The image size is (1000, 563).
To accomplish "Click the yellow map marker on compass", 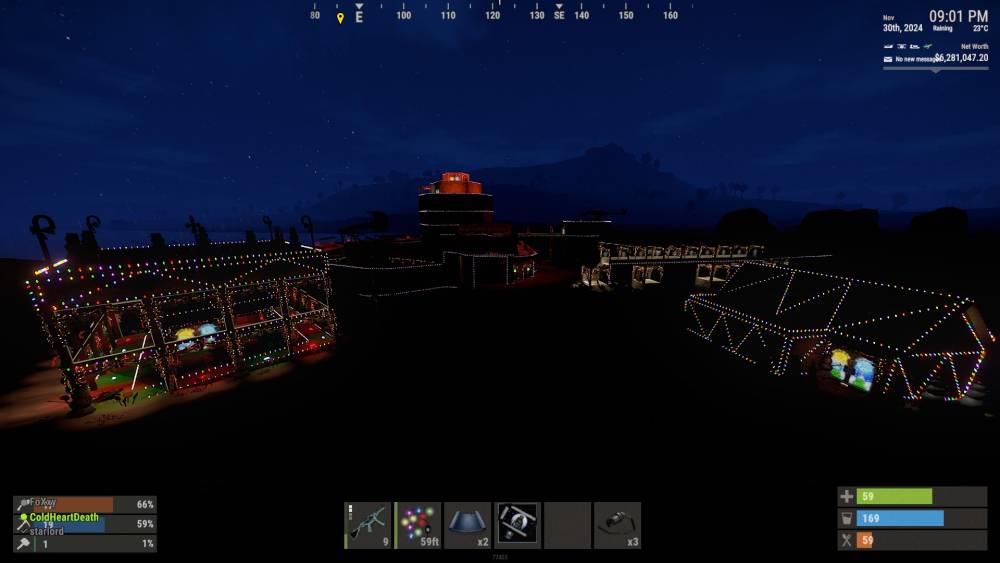I will point(340,17).
